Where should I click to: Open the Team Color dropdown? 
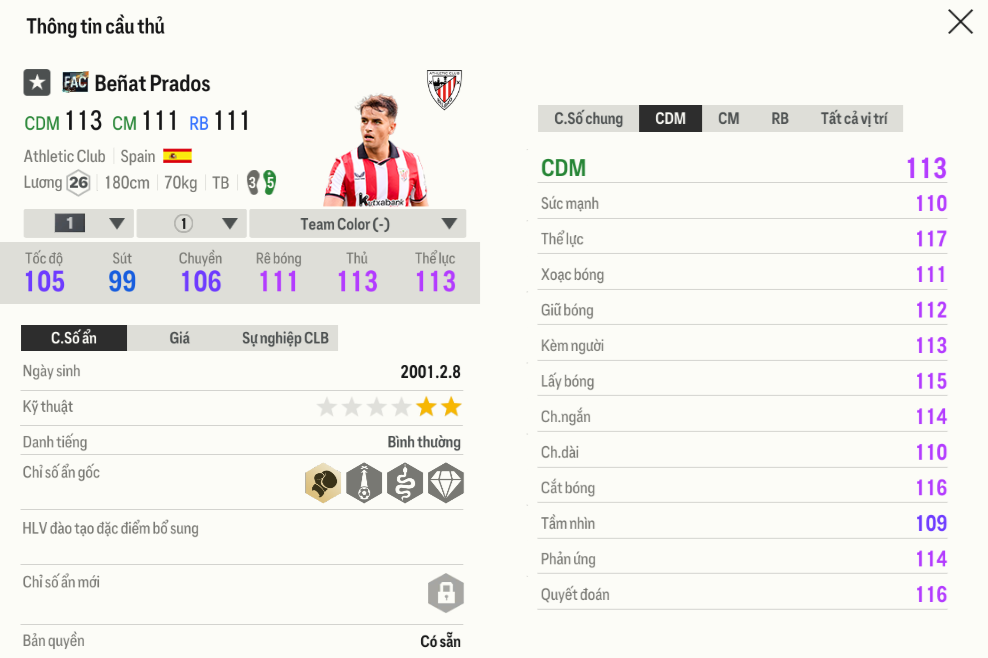357,224
